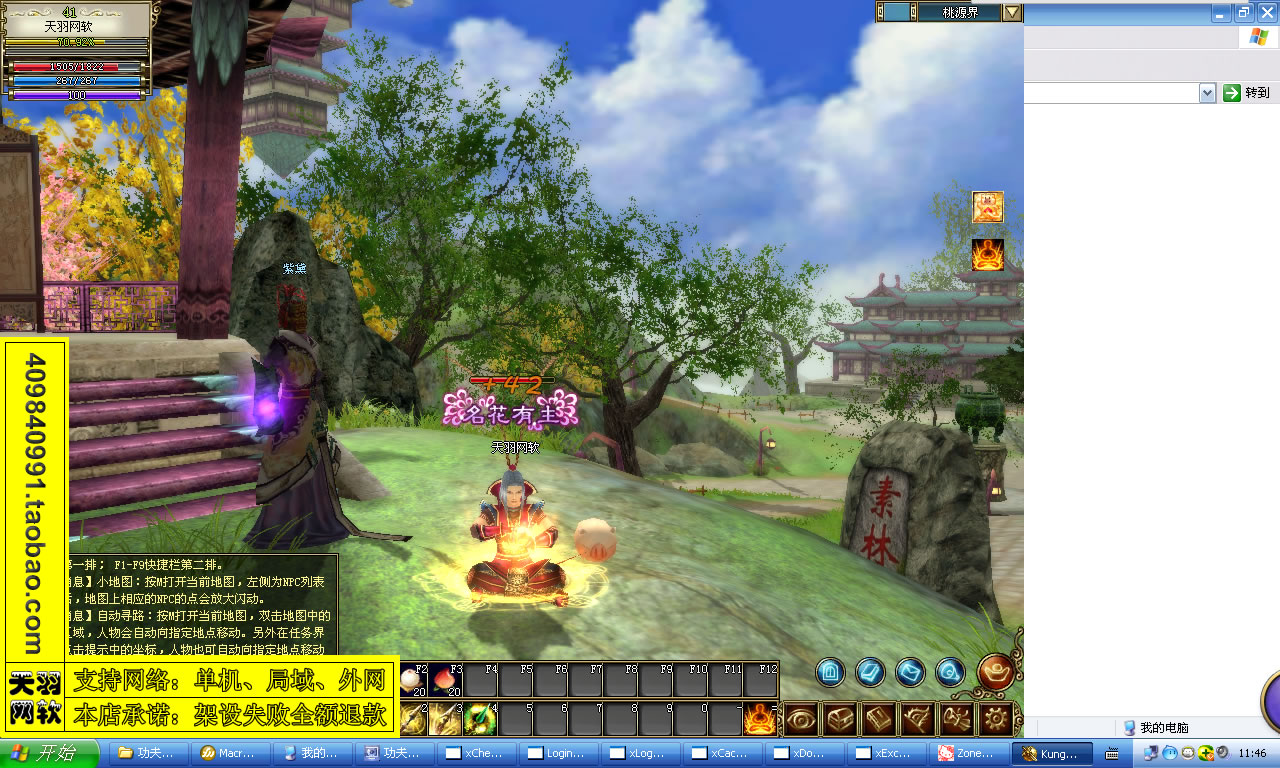Click the round blue magnifier button

pos(950,672)
